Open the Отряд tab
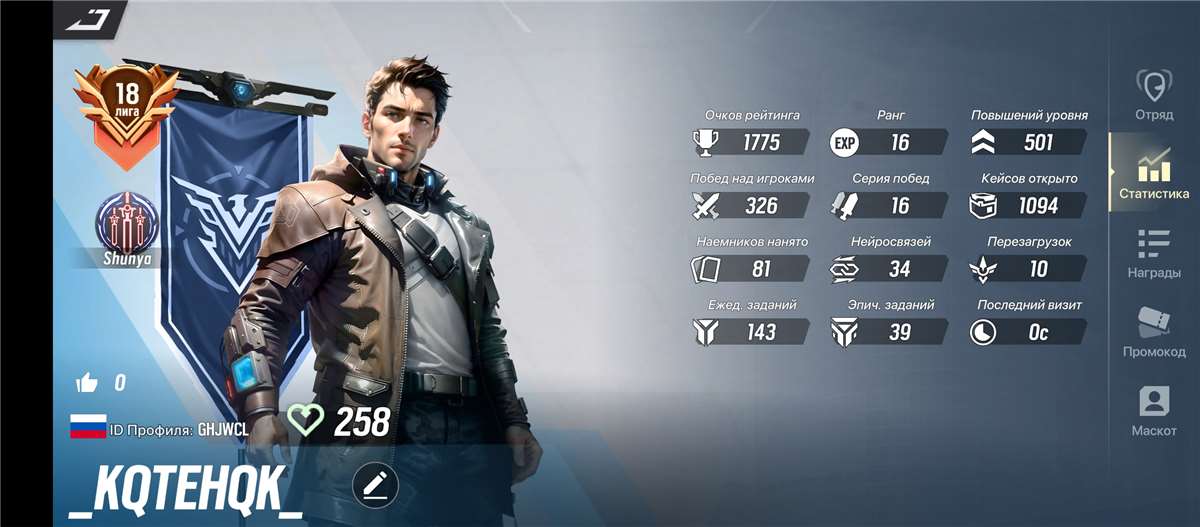The width and height of the screenshot is (1200, 527). pos(1154,96)
